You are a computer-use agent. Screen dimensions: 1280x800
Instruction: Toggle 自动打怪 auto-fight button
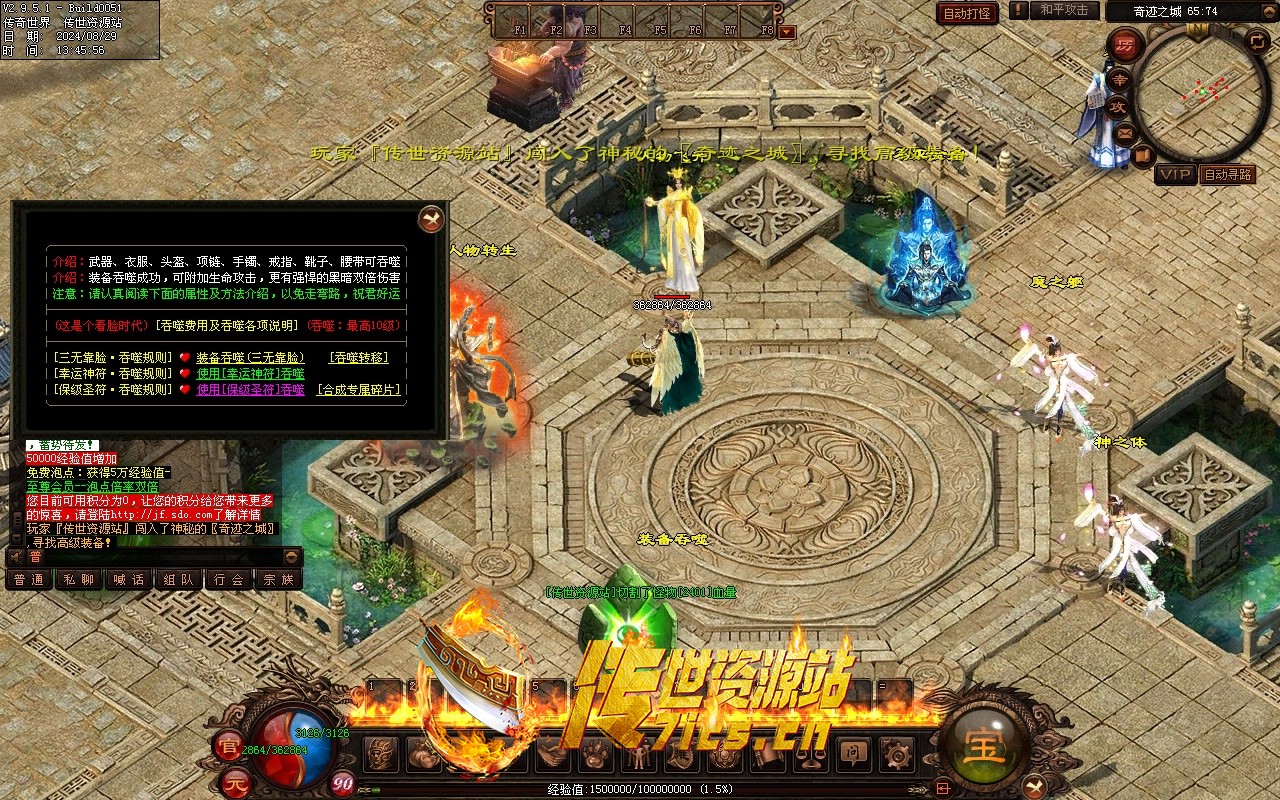[967, 13]
